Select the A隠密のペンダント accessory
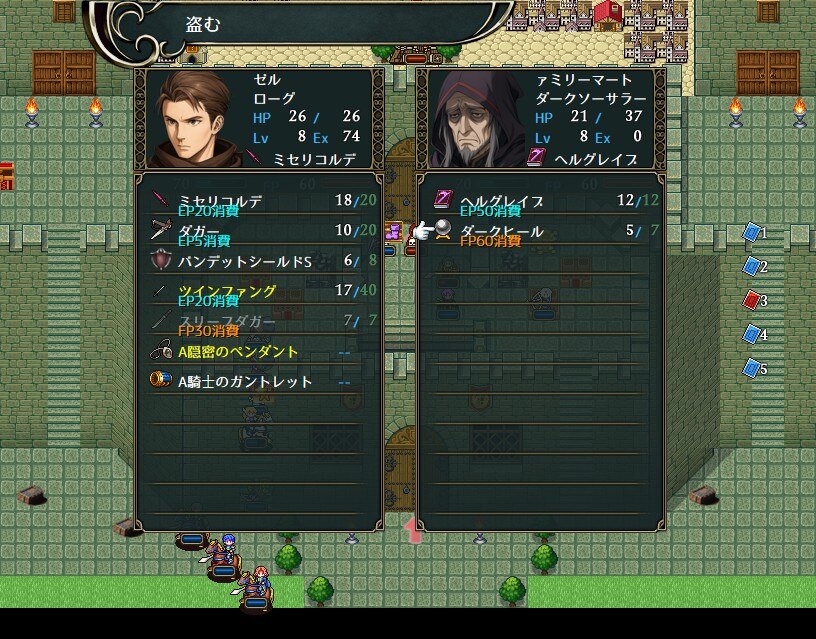 tap(258, 351)
